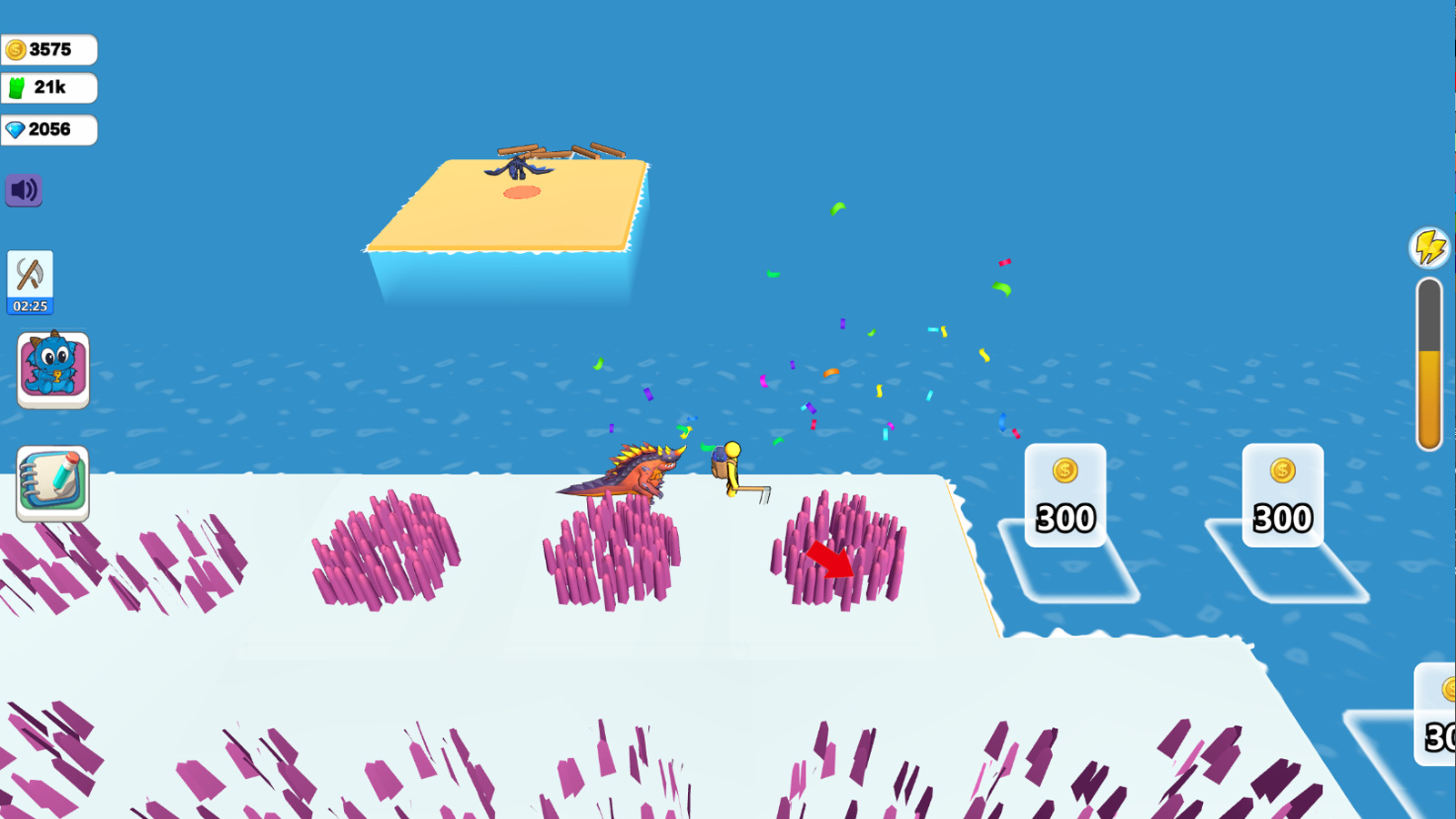Image resolution: width=1456 pixels, height=819 pixels.
Task: Click the gold coin icon on the coin counter
Action: [16, 49]
